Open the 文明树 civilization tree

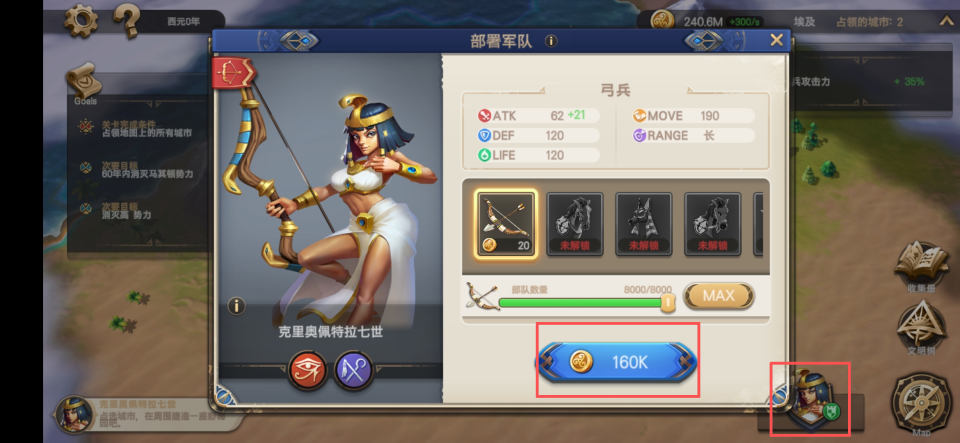(x=919, y=326)
